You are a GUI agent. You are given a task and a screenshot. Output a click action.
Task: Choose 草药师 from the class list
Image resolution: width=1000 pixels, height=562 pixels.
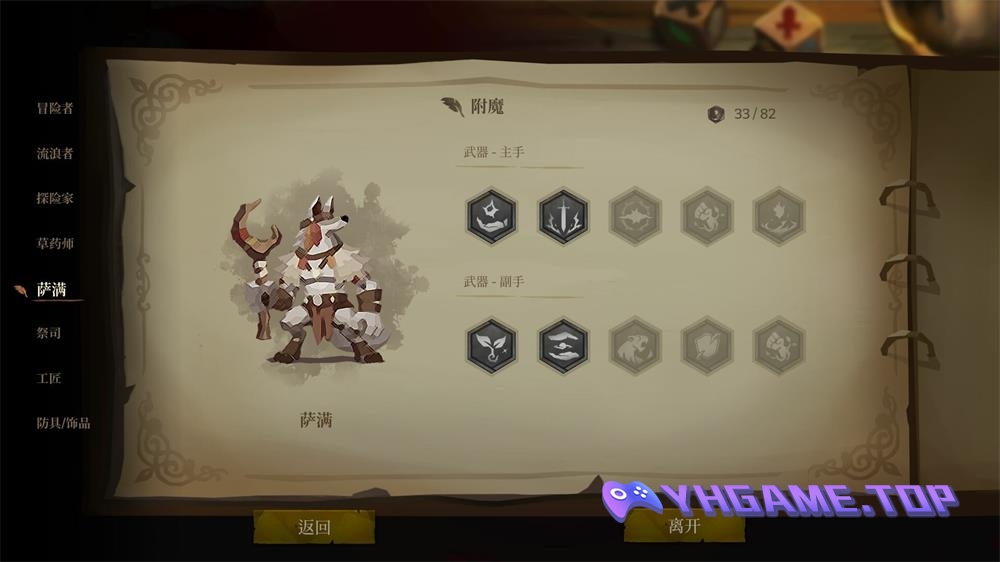(x=55, y=243)
